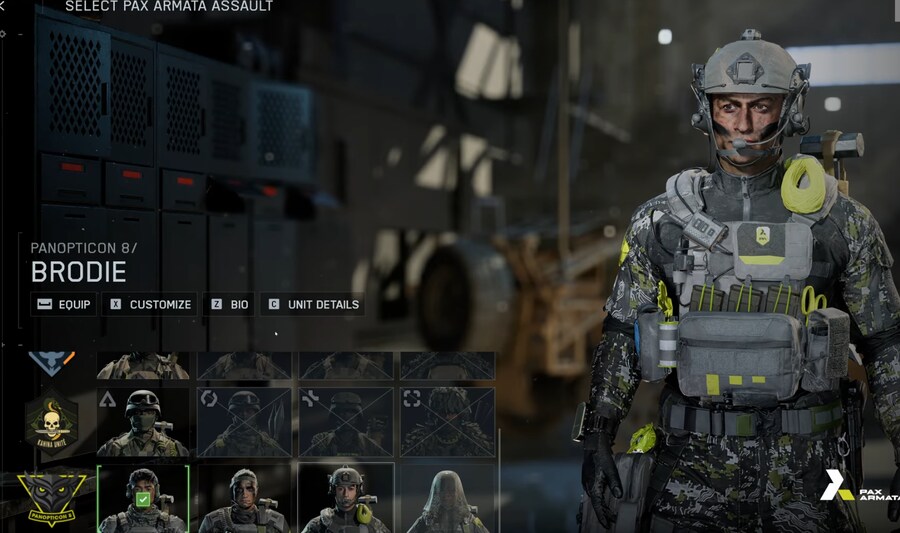
Task: Go back with the top-left arrow
Action: pyautogui.click(x=4, y=6)
